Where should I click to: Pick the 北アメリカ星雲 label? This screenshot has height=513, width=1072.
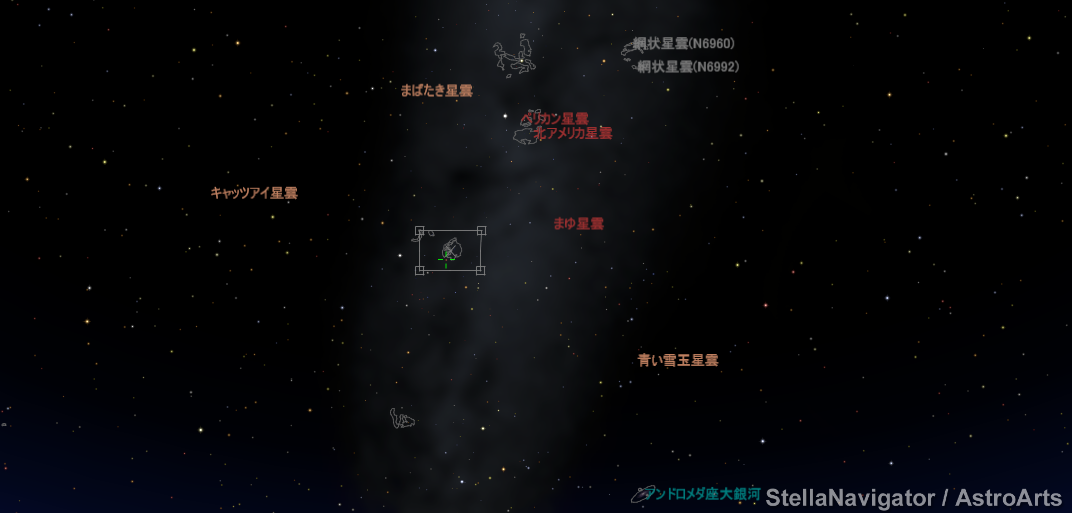[573, 133]
